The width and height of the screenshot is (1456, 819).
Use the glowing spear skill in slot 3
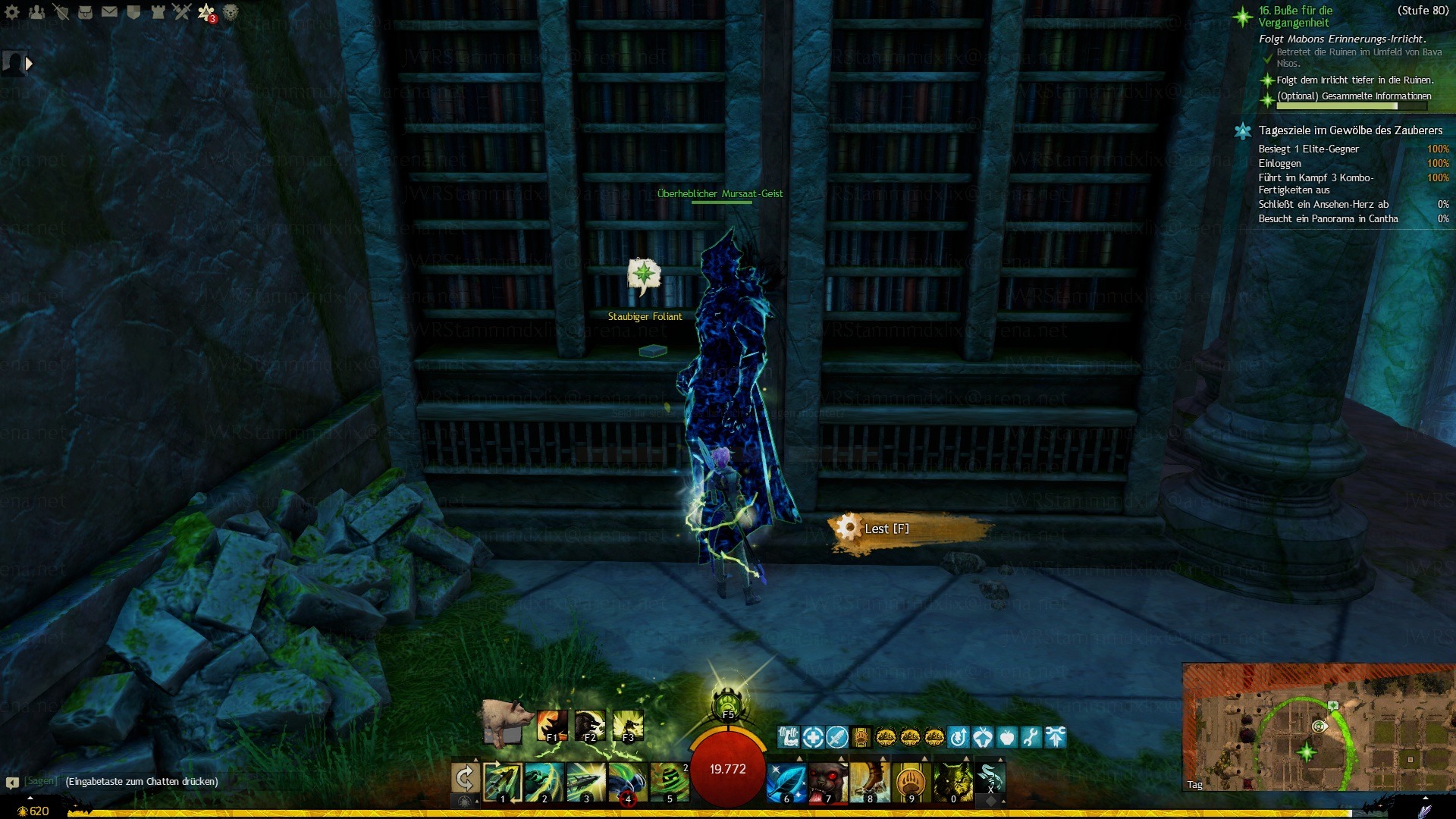[x=585, y=782]
